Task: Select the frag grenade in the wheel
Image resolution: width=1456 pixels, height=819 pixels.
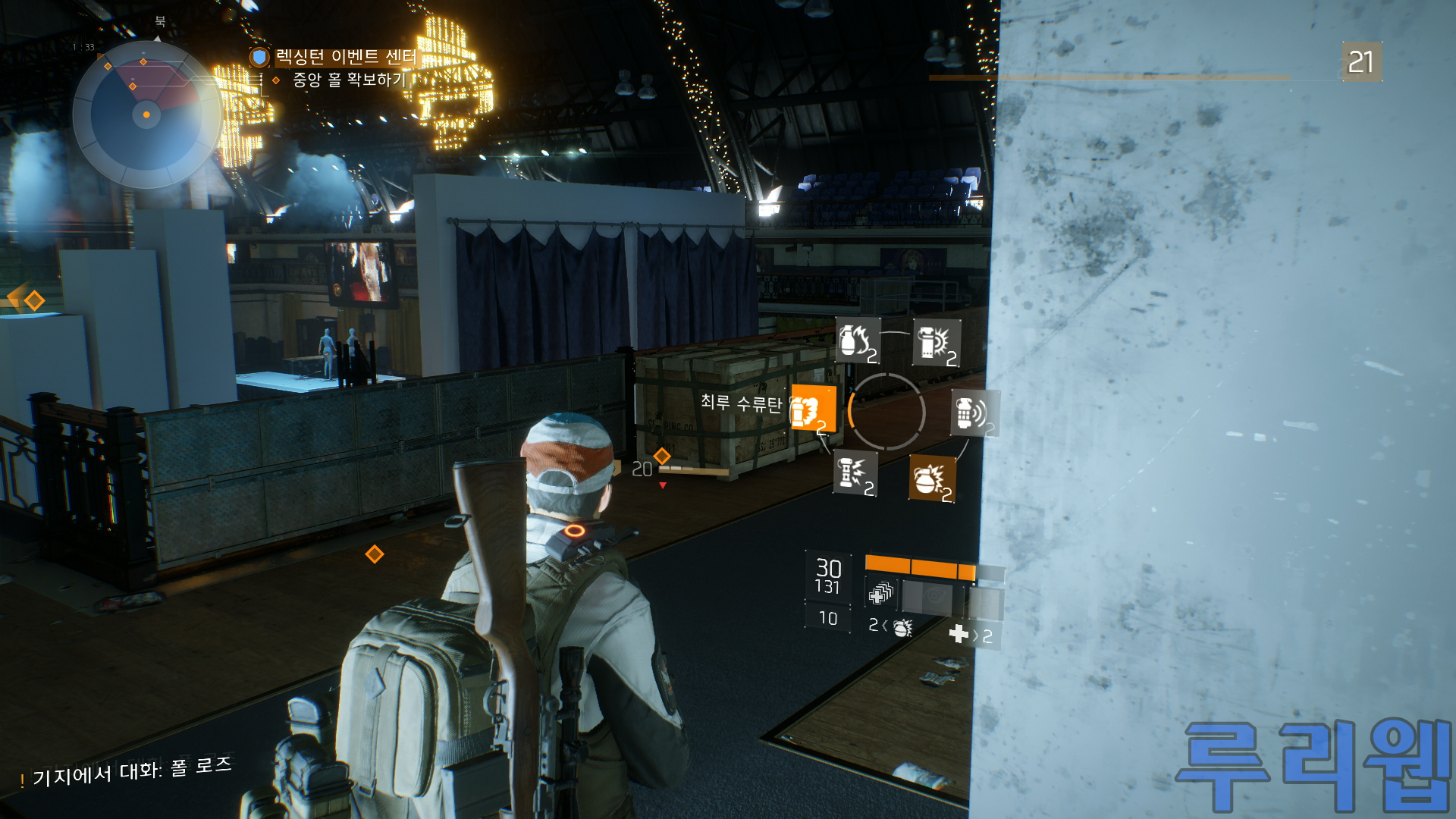Action: click(x=931, y=479)
